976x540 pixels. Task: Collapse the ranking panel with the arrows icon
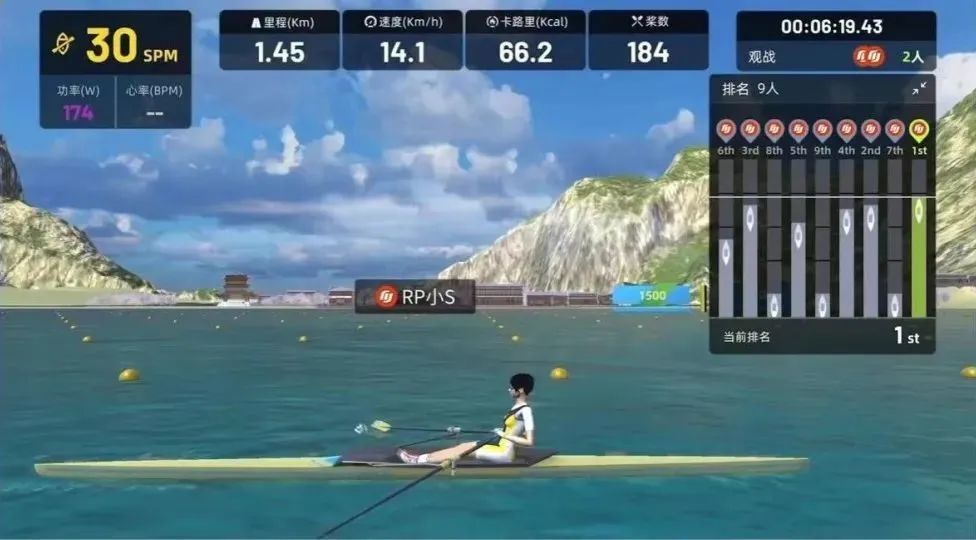918,89
